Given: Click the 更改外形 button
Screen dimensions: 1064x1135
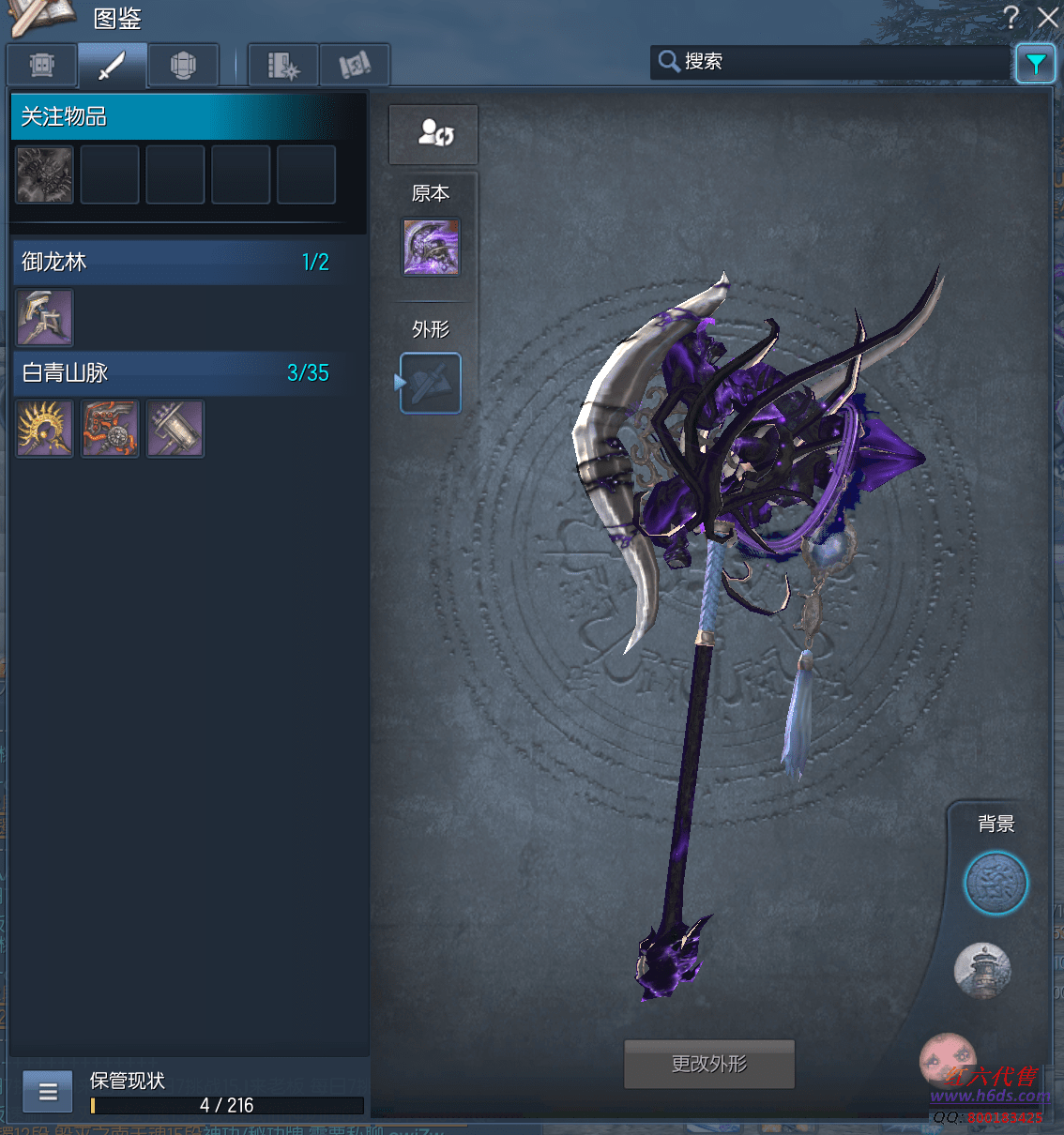Looking at the screenshot, I should tap(709, 1064).
